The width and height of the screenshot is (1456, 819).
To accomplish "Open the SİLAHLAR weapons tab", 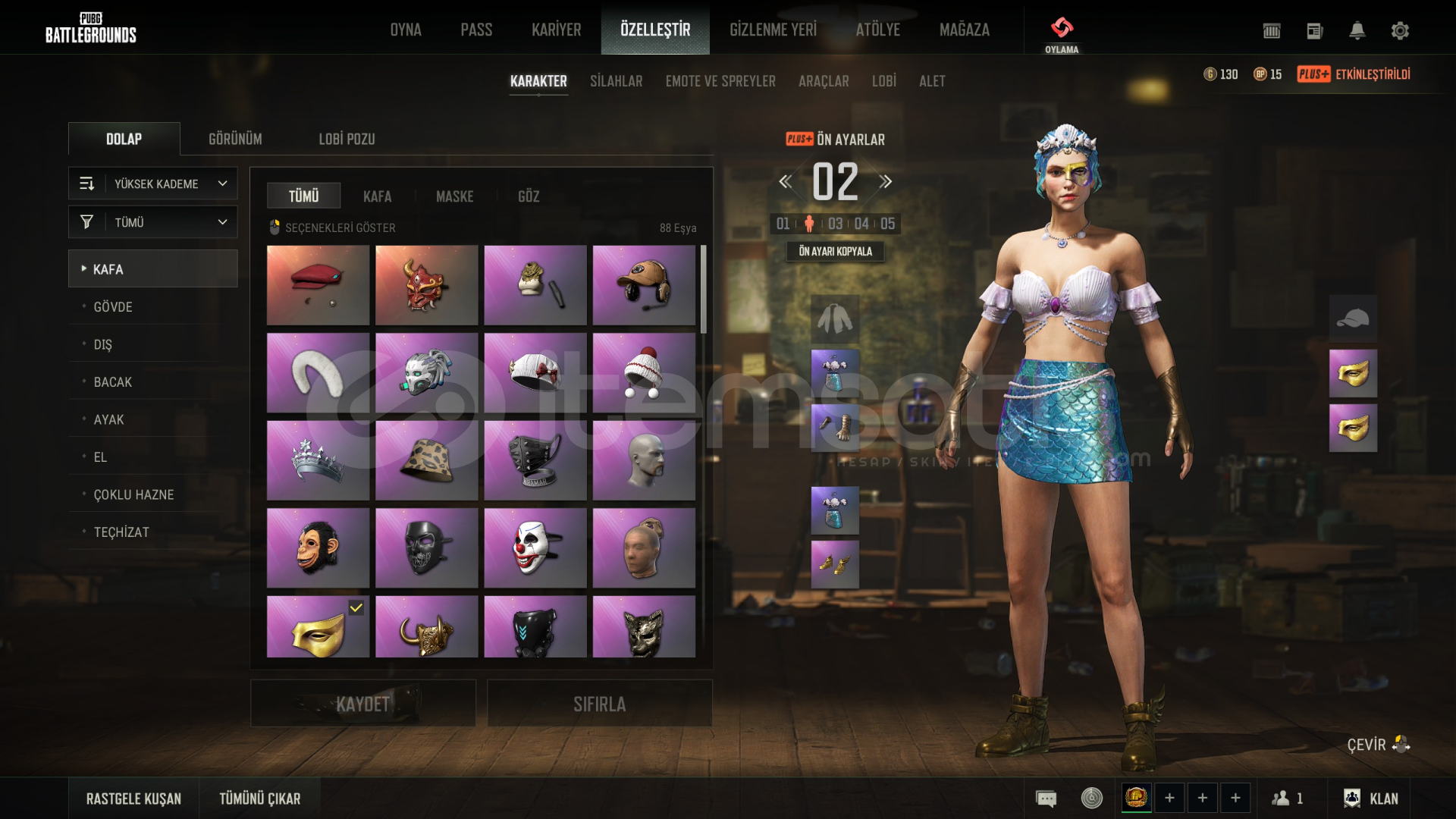I will pos(616,81).
